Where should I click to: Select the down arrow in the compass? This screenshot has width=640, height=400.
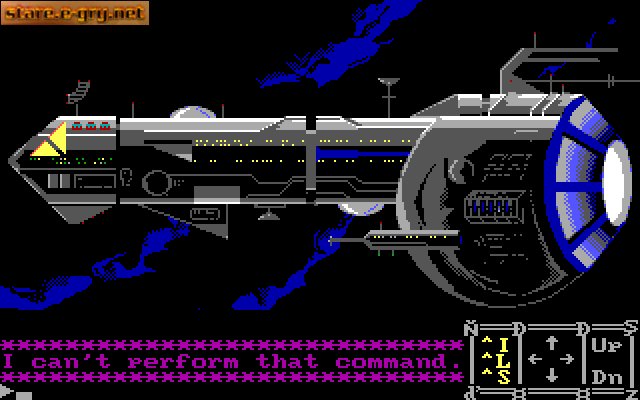[551, 376]
